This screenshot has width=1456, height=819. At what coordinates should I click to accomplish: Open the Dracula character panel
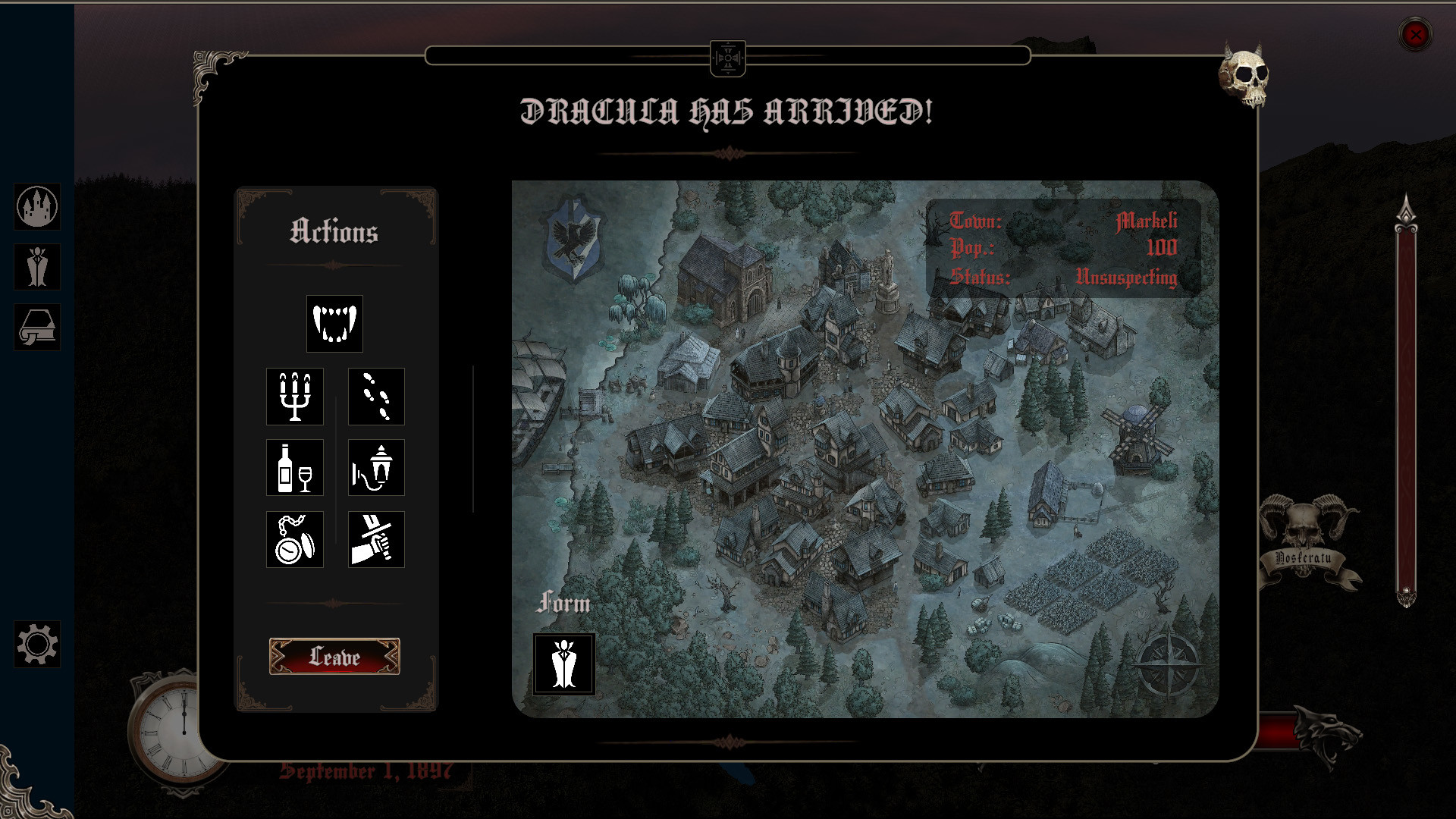pyautogui.click(x=37, y=268)
